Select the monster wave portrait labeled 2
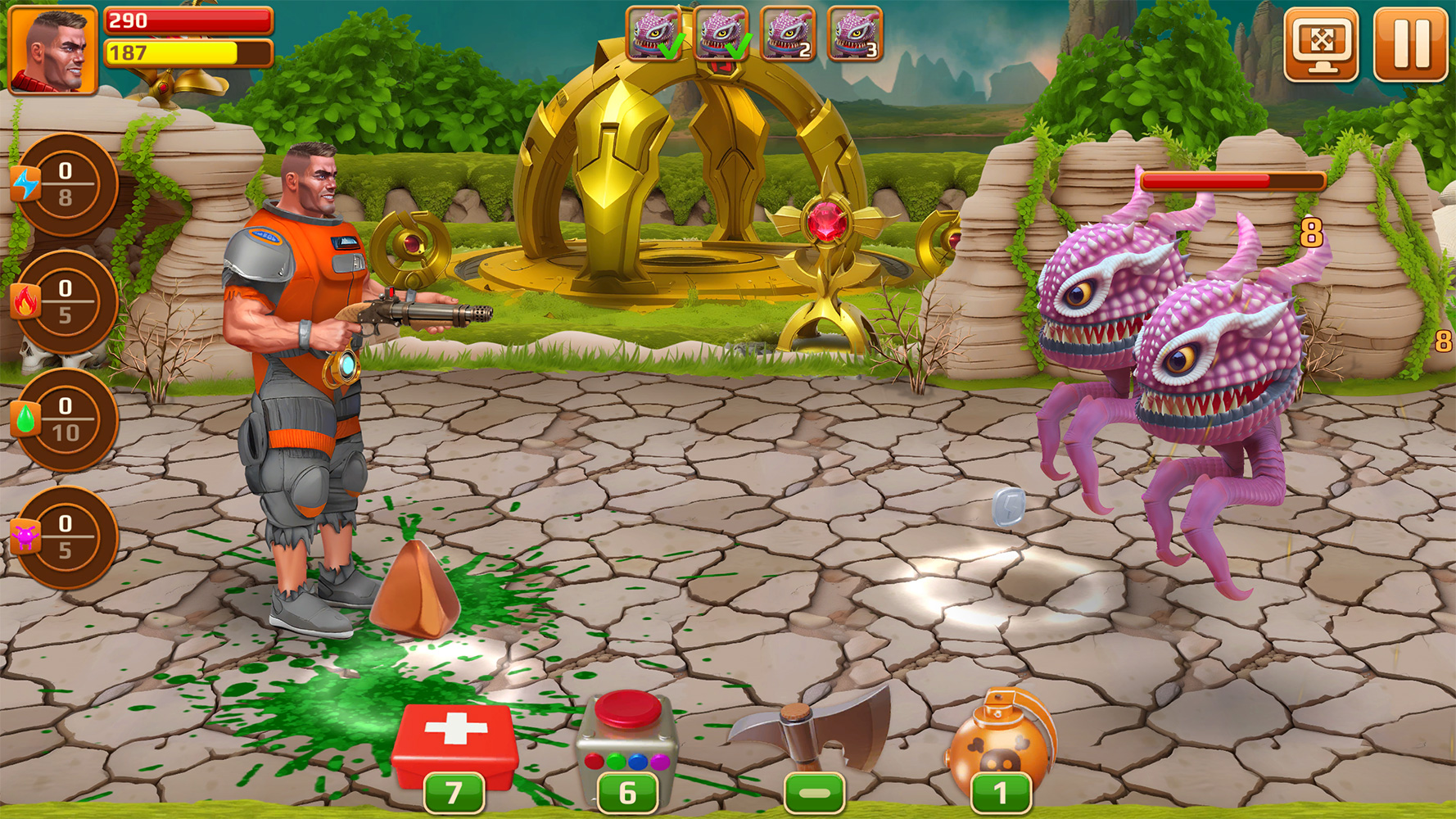The height and width of the screenshot is (819, 1456). coord(788,34)
